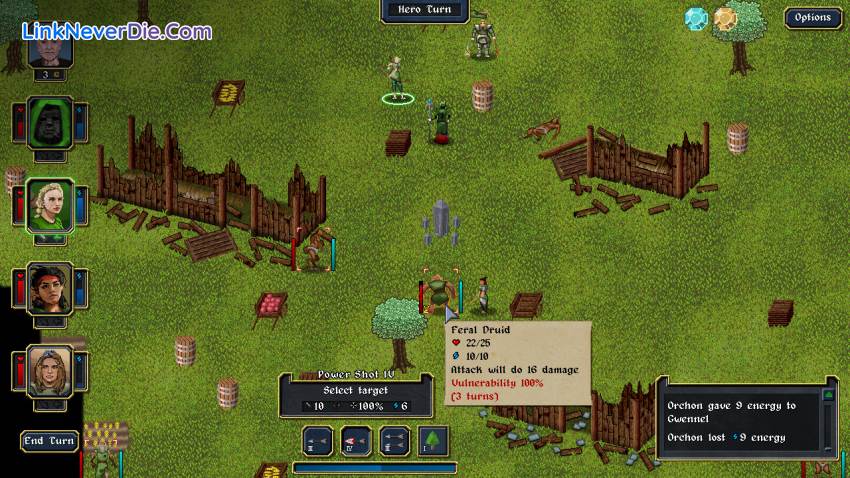Image resolution: width=850 pixels, height=478 pixels.
Task: Choose the blonde hero portrait in green
Action: (x=49, y=204)
